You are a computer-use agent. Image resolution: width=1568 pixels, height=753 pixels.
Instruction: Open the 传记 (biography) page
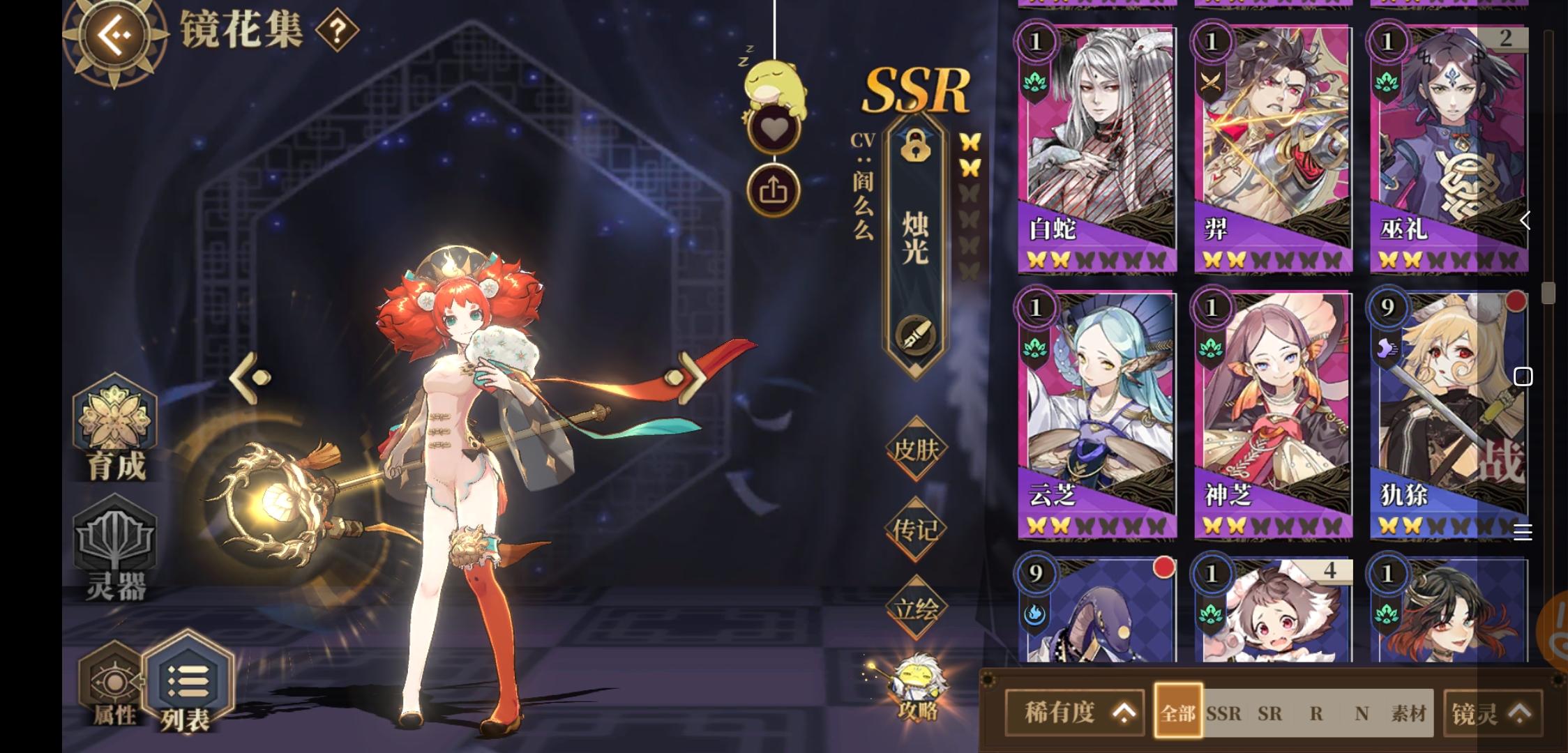pos(915,530)
